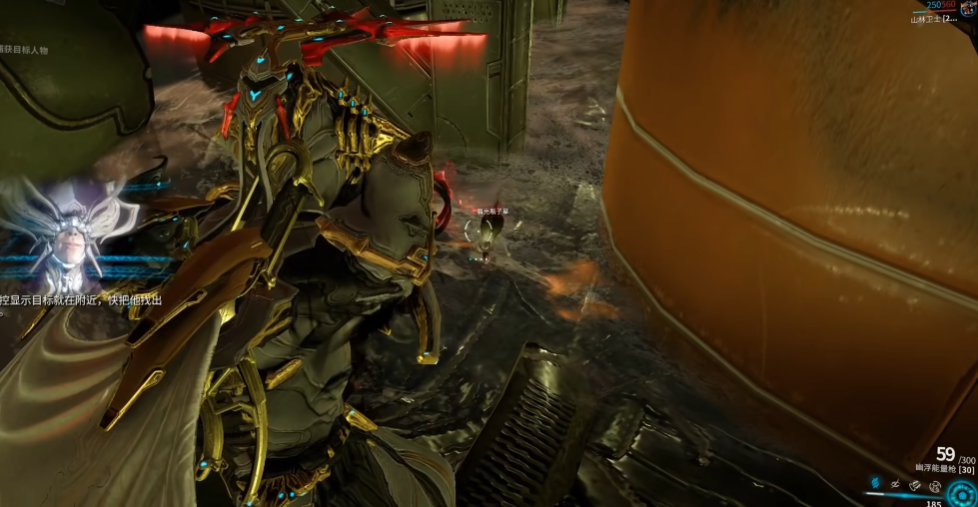Click the player avatar portrait
This screenshot has height=507, width=978.
(967, 9)
